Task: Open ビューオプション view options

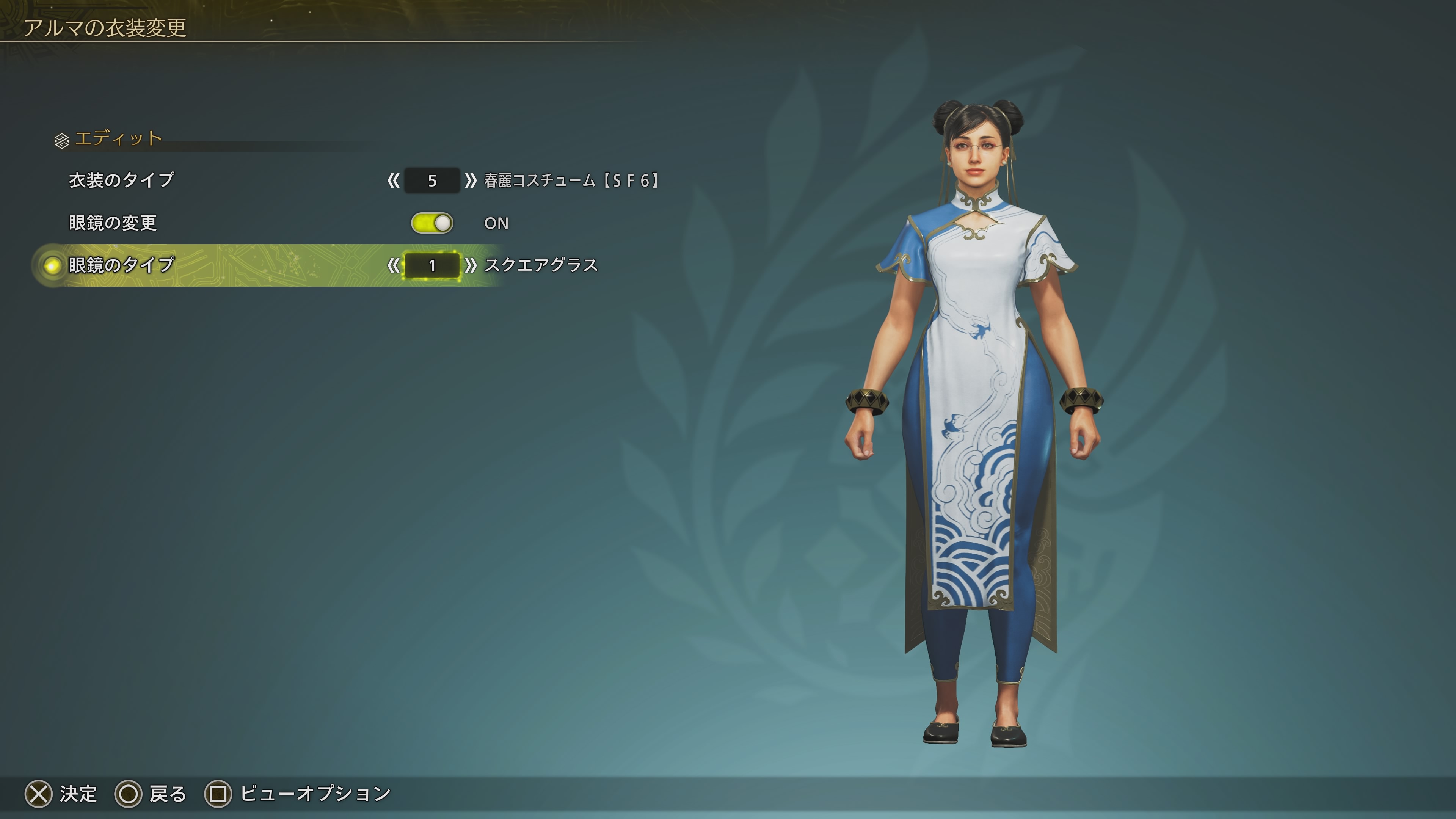Action: pyautogui.click(x=315, y=794)
